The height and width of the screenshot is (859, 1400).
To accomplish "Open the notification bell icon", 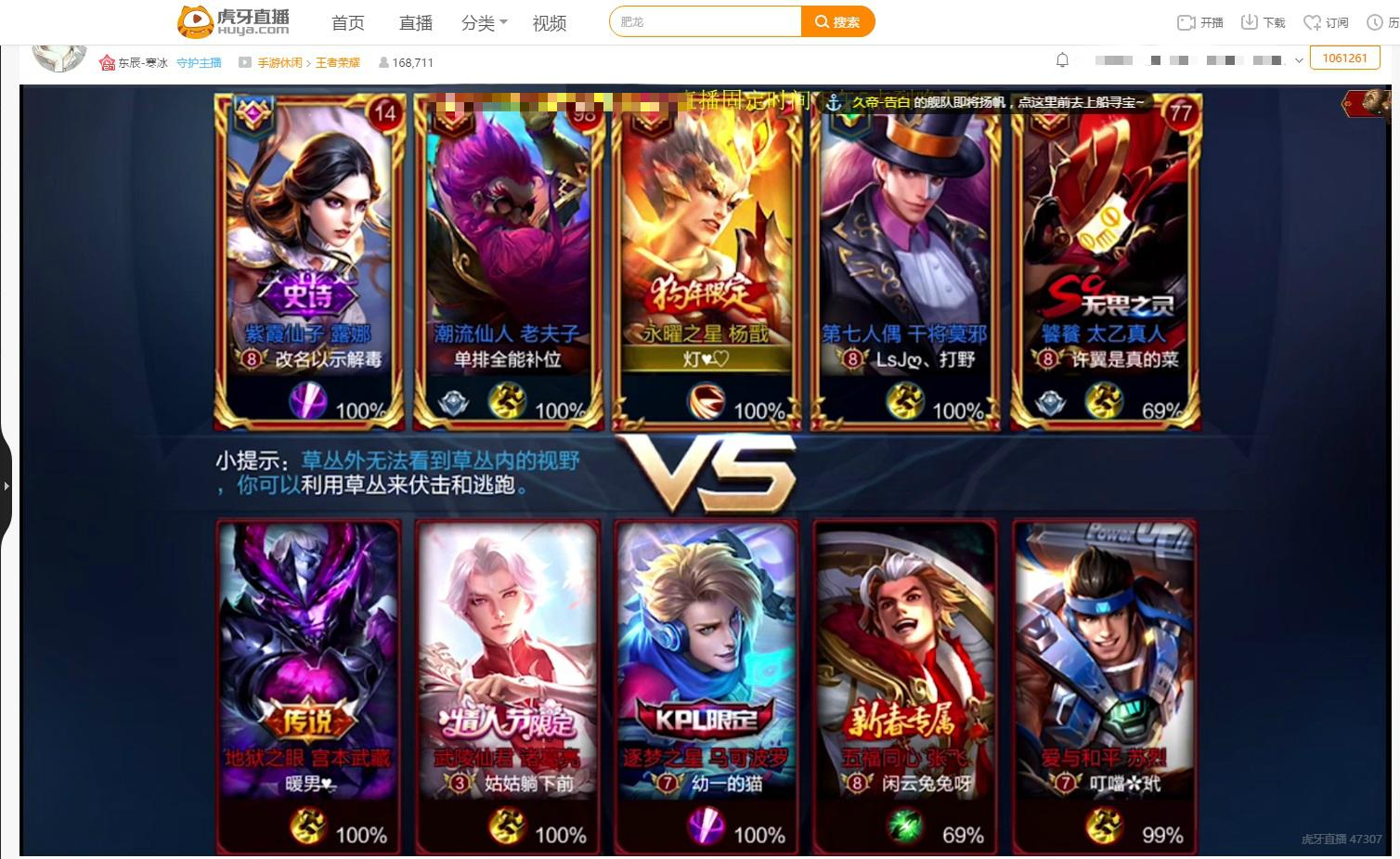I will pos(1062,59).
